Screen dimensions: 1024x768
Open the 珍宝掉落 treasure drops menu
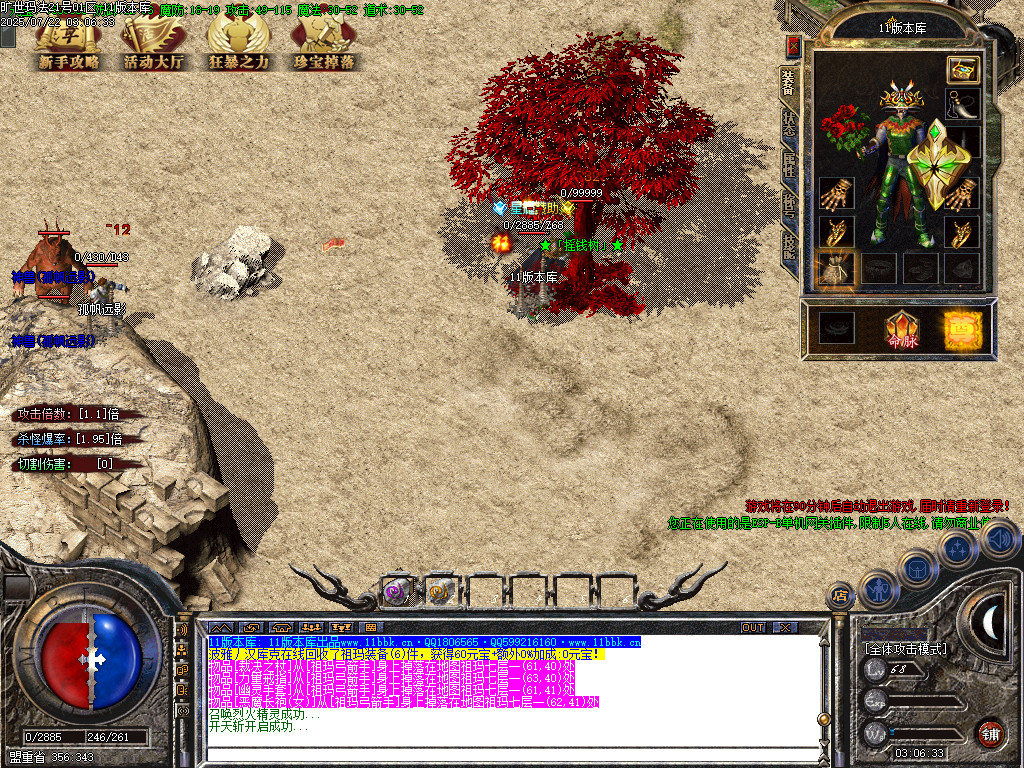tap(324, 44)
